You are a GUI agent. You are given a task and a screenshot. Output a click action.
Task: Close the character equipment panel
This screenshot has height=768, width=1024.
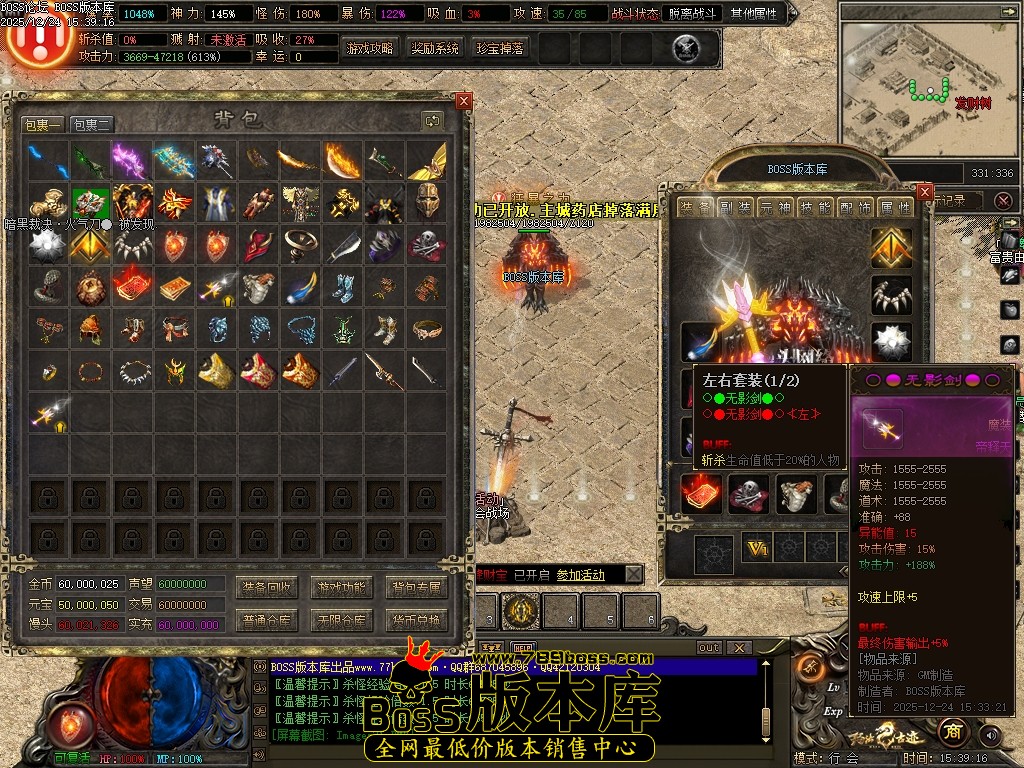[924, 192]
